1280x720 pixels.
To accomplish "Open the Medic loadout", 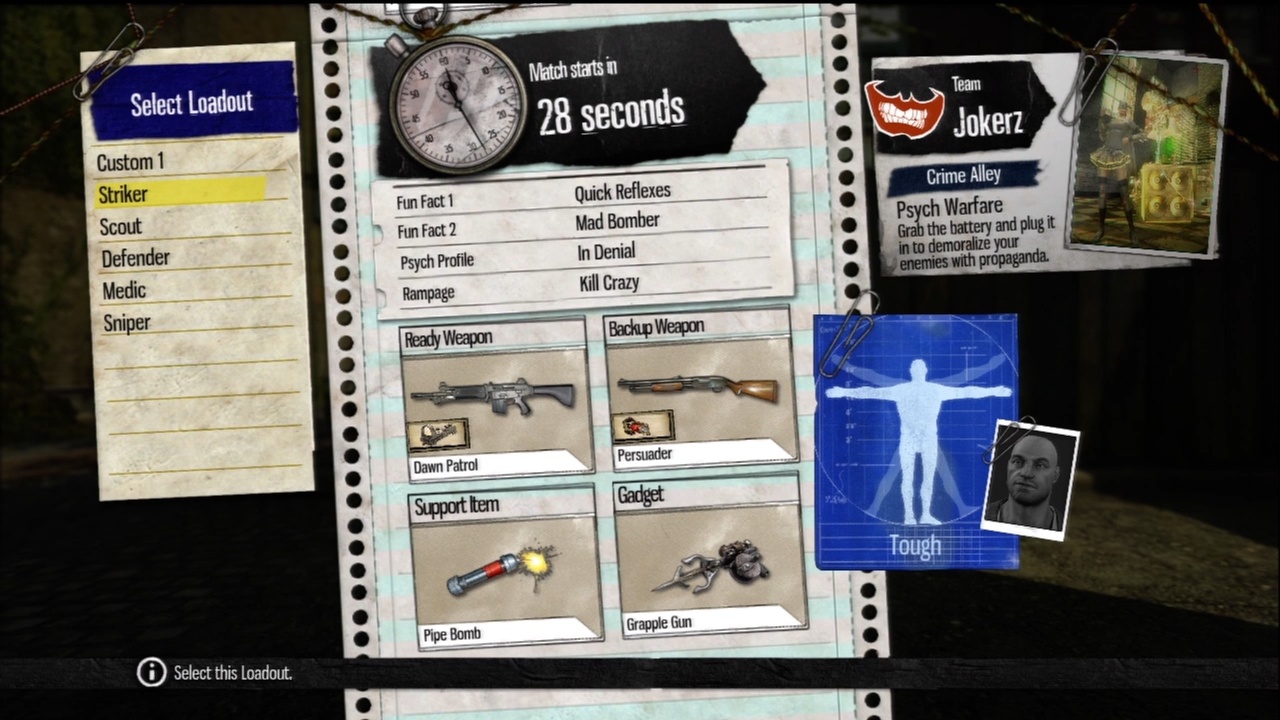I will click(122, 290).
